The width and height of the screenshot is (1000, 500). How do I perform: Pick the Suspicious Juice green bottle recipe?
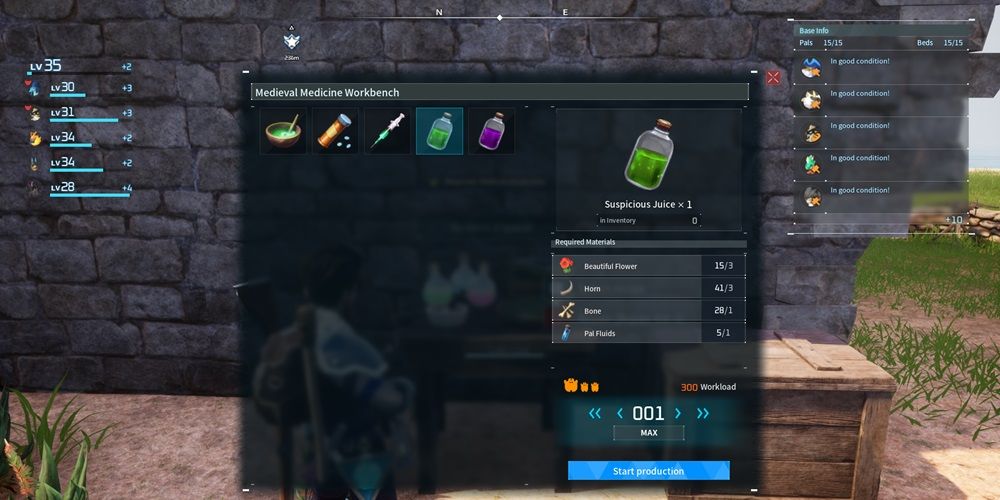point(439,131)
